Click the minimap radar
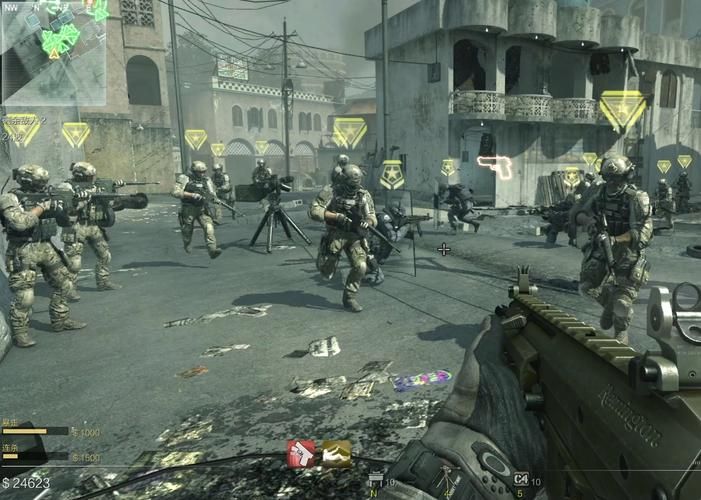Viewport: 701px width, 500px height. point(54,50)
